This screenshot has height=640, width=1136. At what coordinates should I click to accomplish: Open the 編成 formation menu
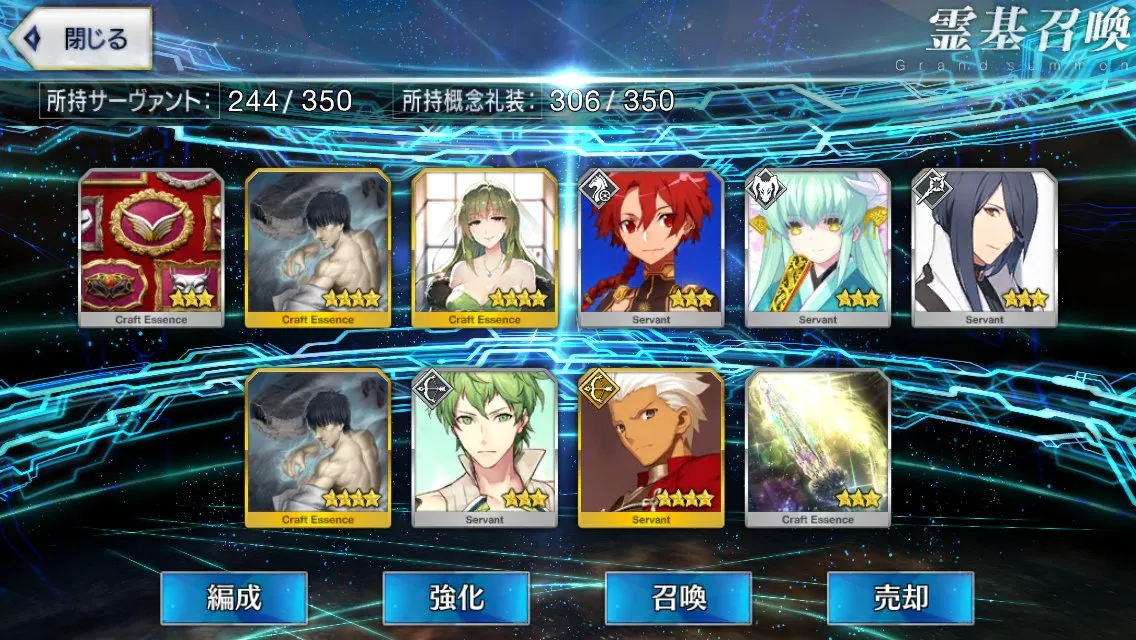234,598
